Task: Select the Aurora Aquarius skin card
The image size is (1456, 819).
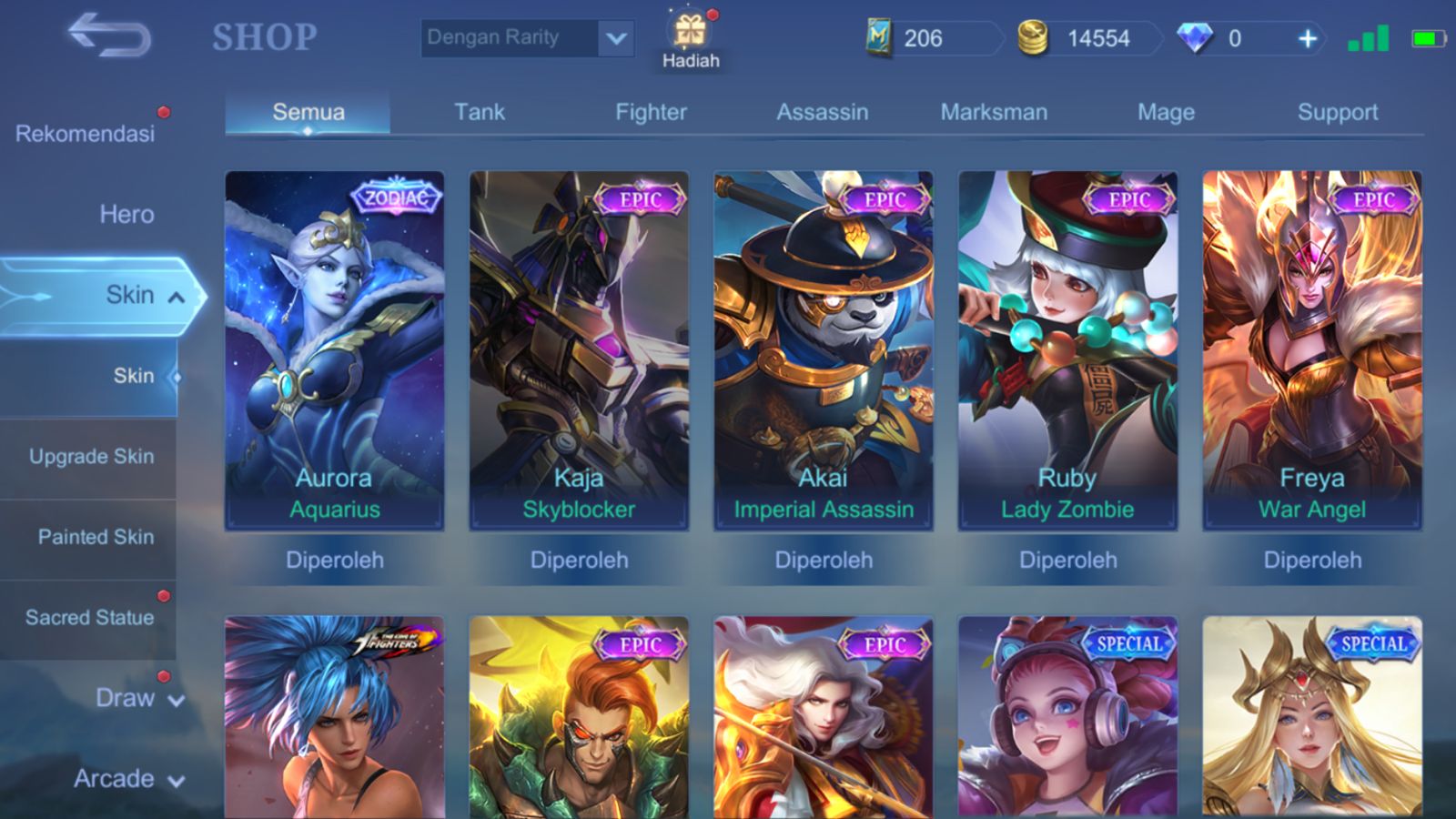Action: pos(334,350)
